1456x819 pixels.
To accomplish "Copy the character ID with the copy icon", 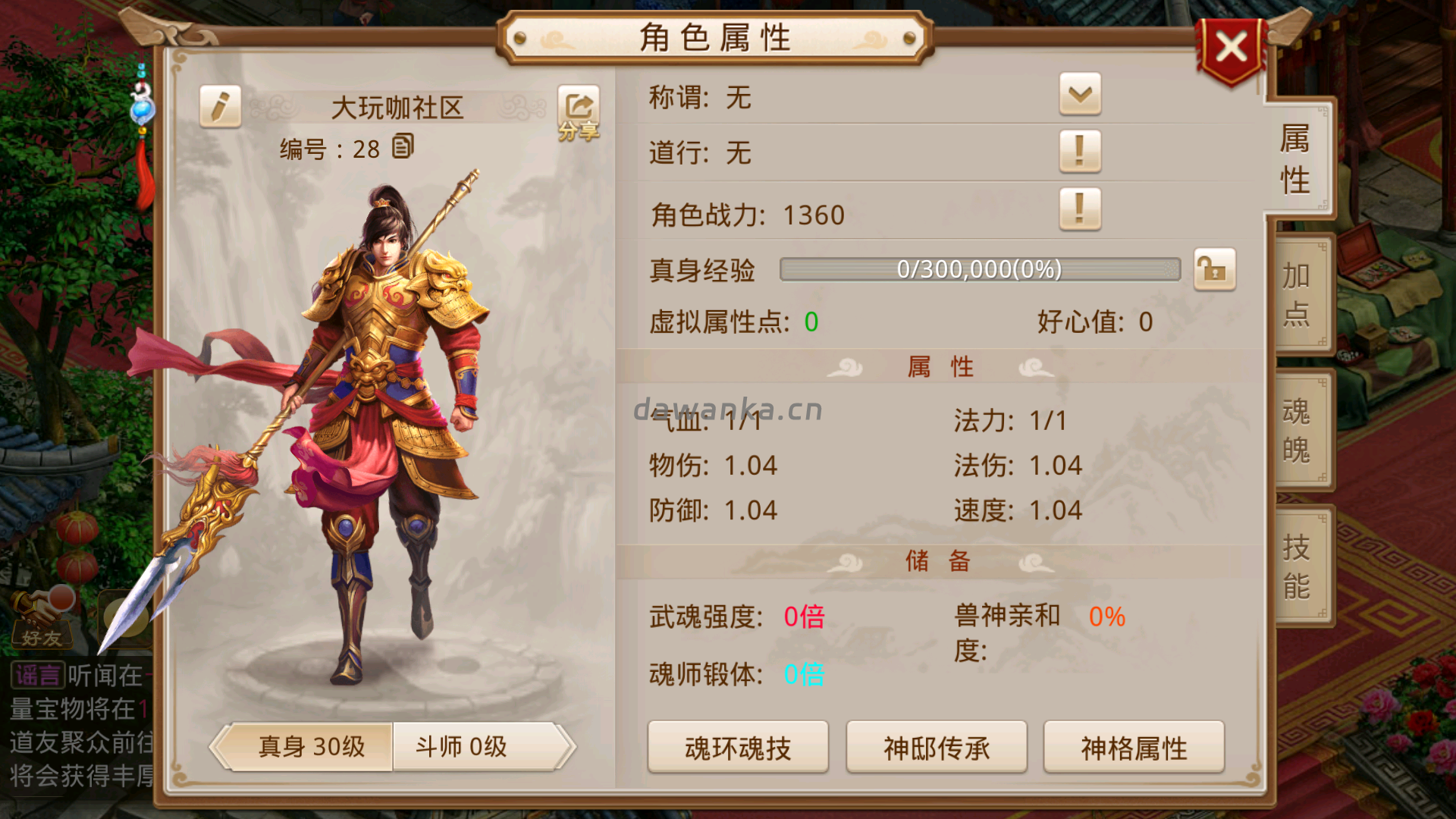I will click(403, 146).
